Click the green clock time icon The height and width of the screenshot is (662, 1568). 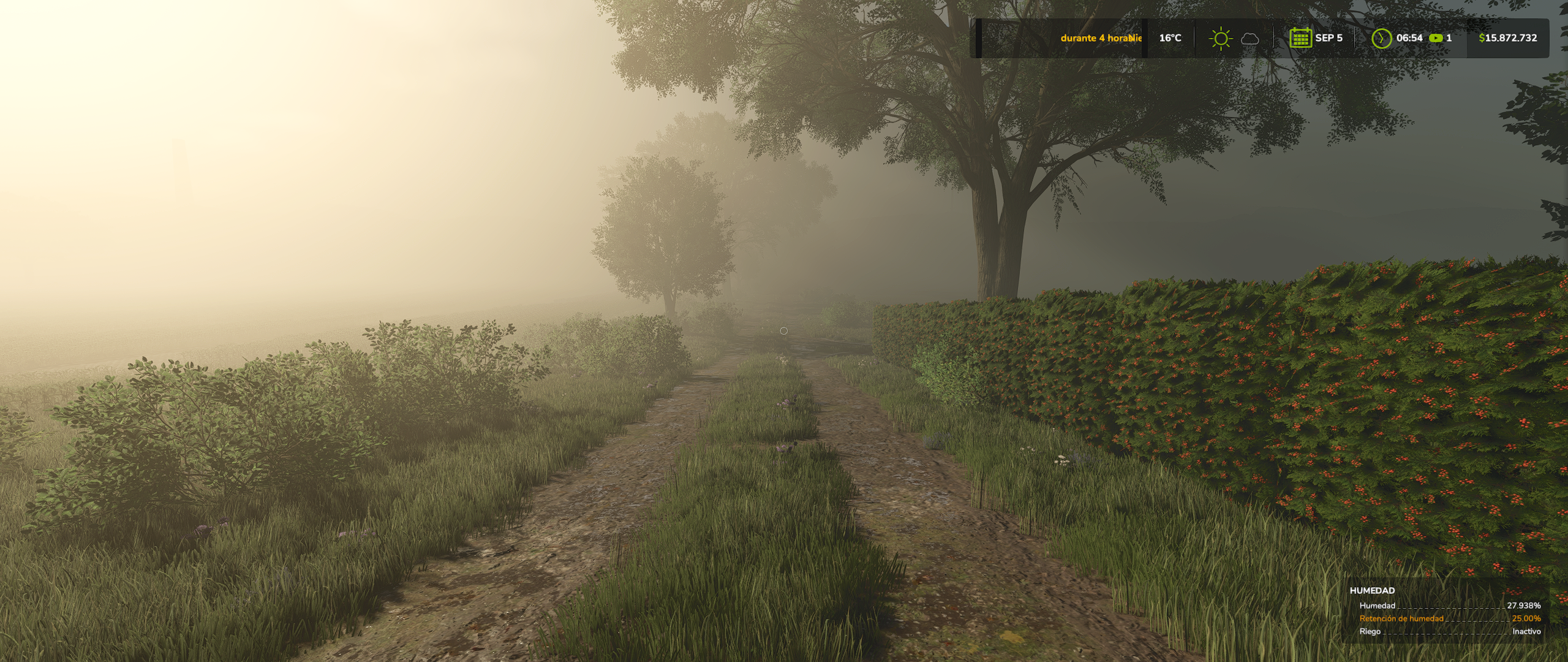pos(1381,38)
